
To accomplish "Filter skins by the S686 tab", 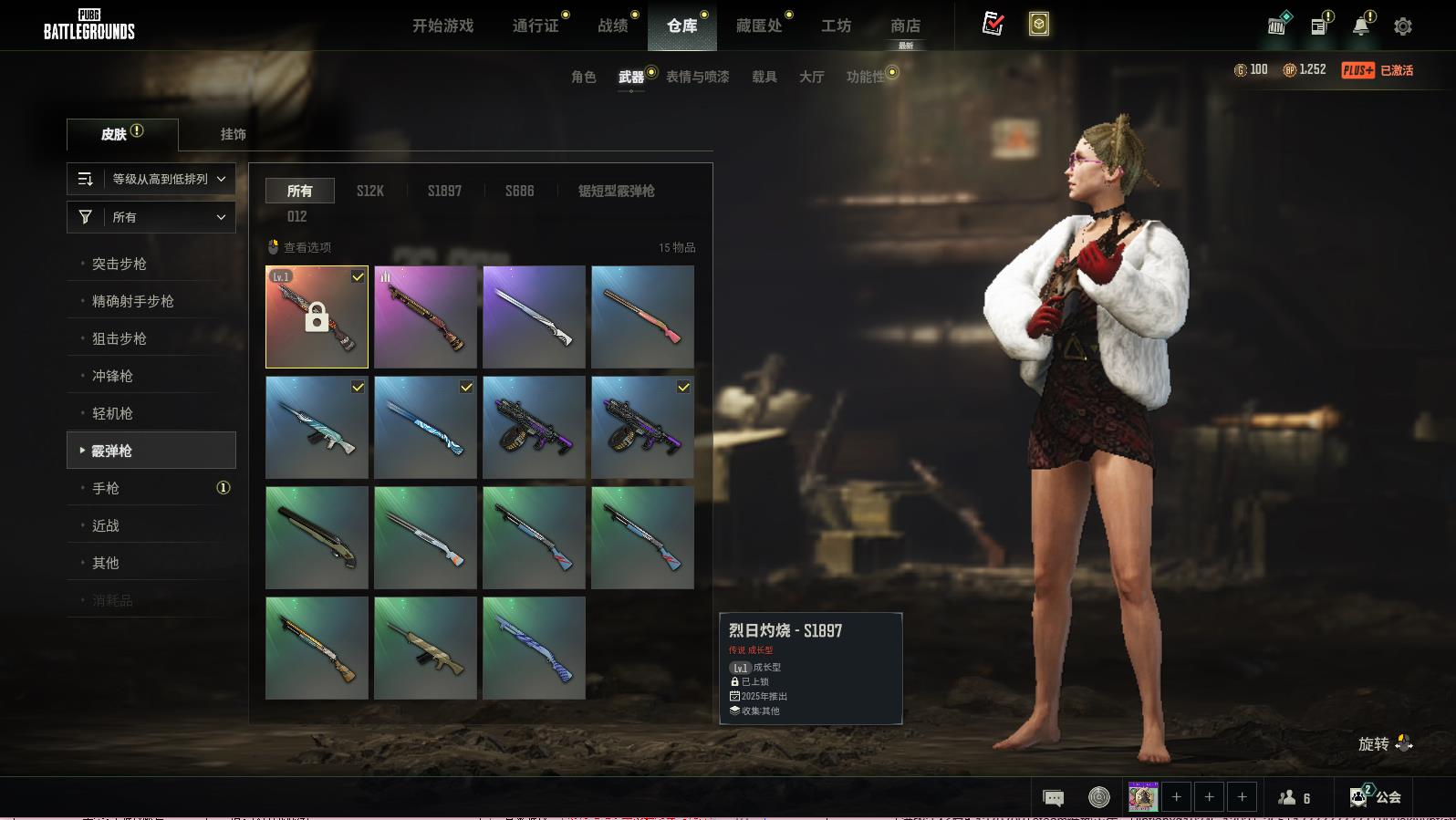I will [x=519, y=191].
